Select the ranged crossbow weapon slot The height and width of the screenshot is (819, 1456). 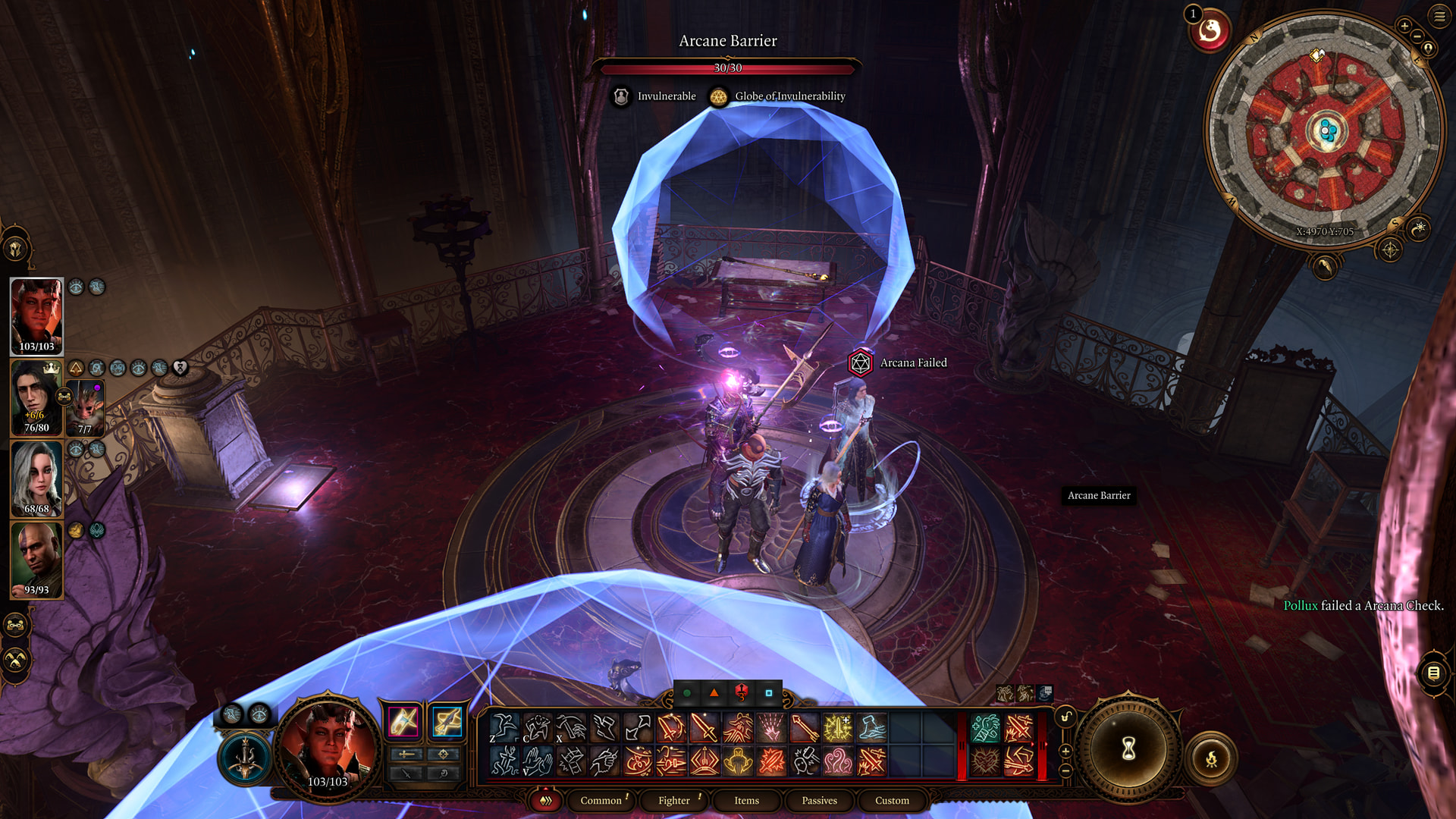tap(447, 721)
